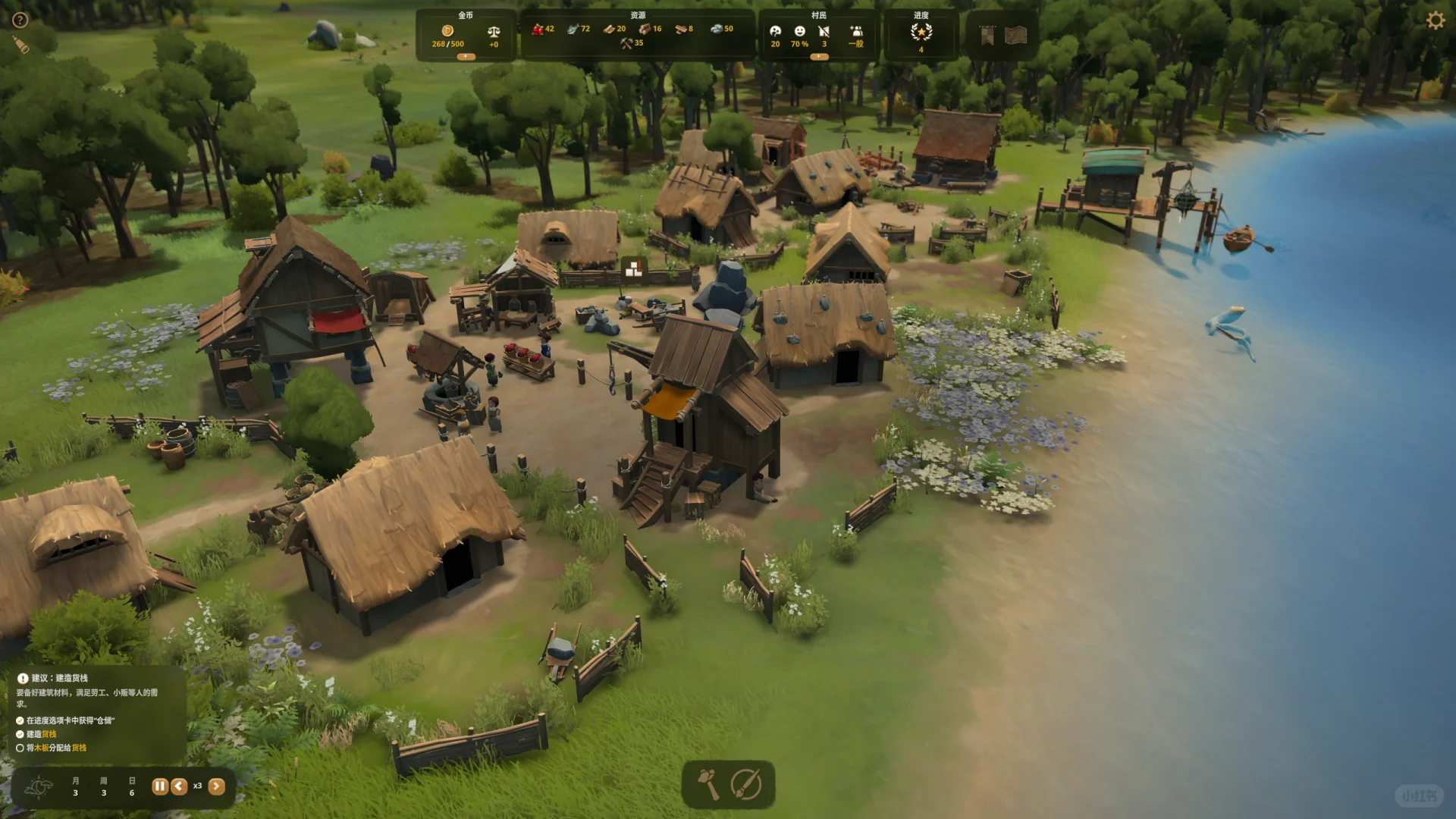The width and height of the screenshot is (1456, 819).
Task: Select the paintbrush decoration tool
Action: click(746, 785)
